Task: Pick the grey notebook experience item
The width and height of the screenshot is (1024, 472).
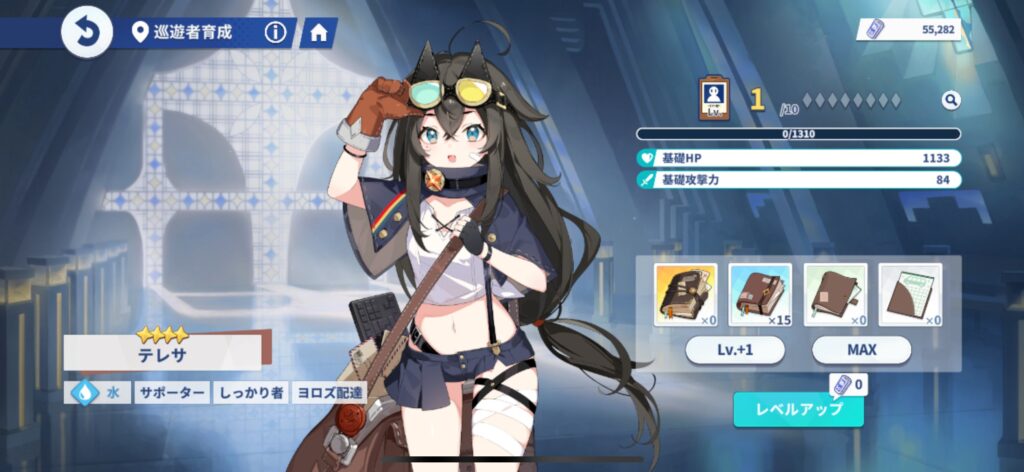Action: click(910, 295)
